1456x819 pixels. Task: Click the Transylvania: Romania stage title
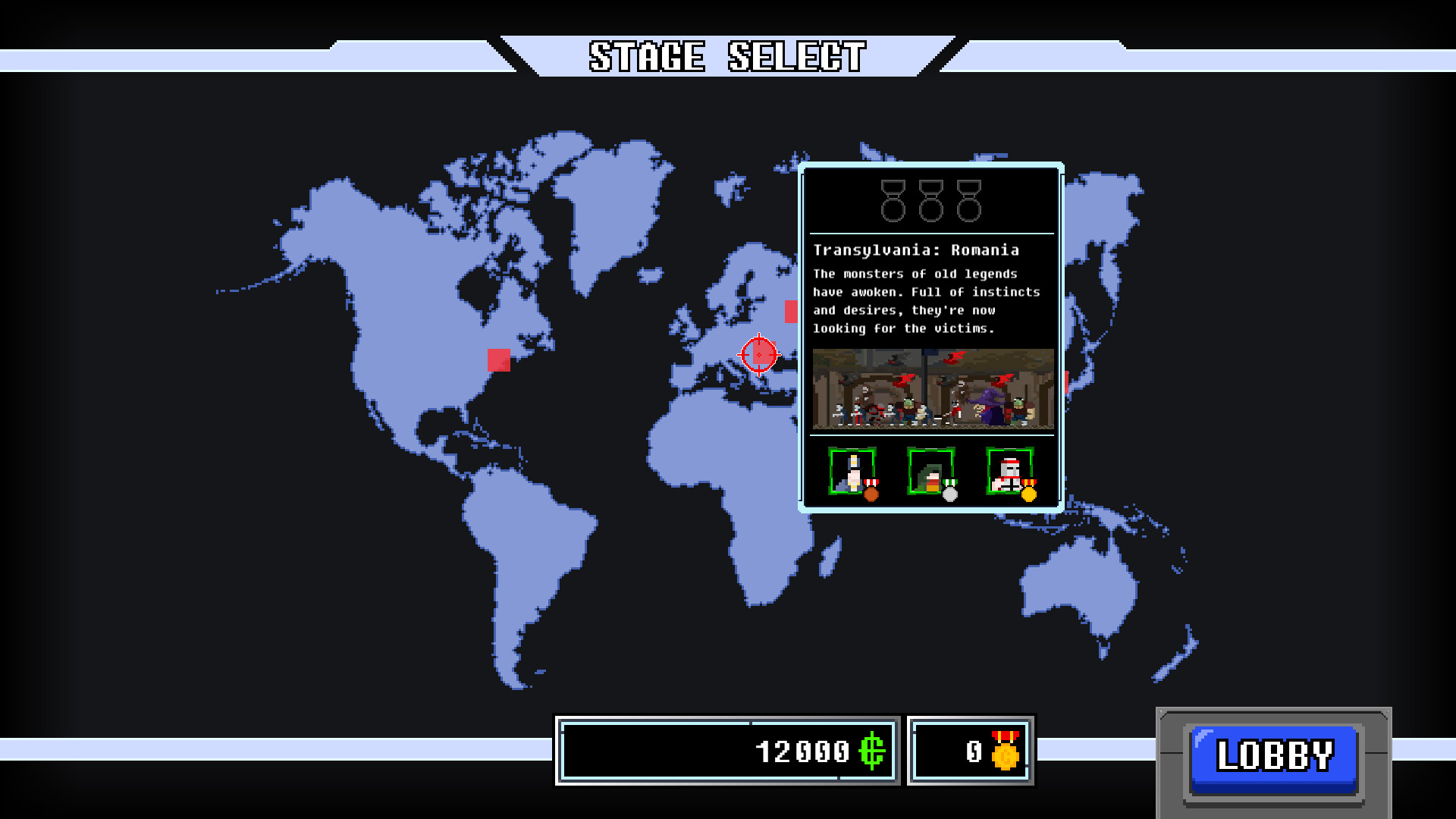click(x=917, y=249)
